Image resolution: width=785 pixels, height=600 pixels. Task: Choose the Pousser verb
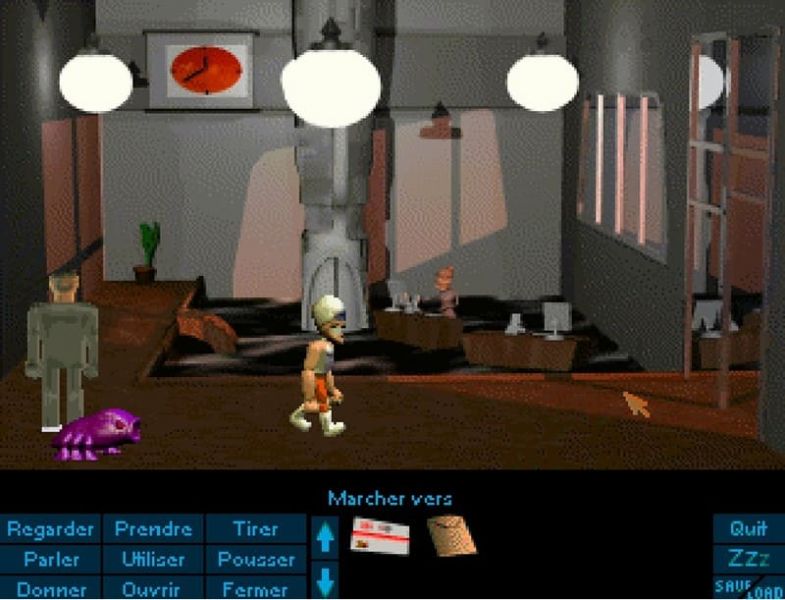point(256,559)
